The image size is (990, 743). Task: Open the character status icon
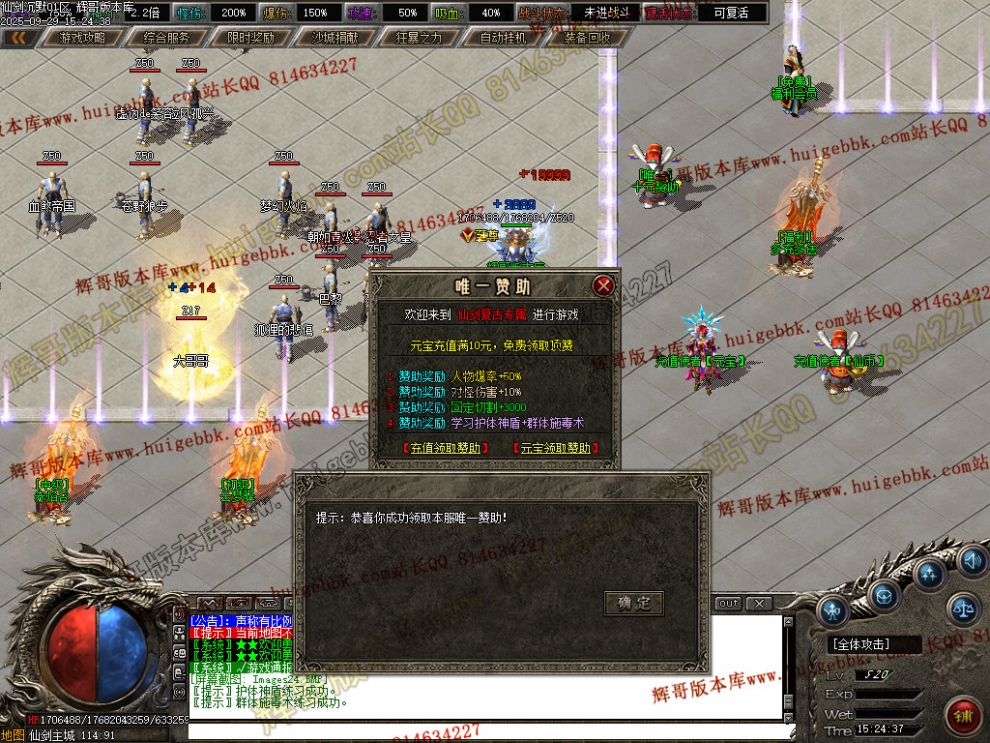pyautogui.click(x=833, y=610)
